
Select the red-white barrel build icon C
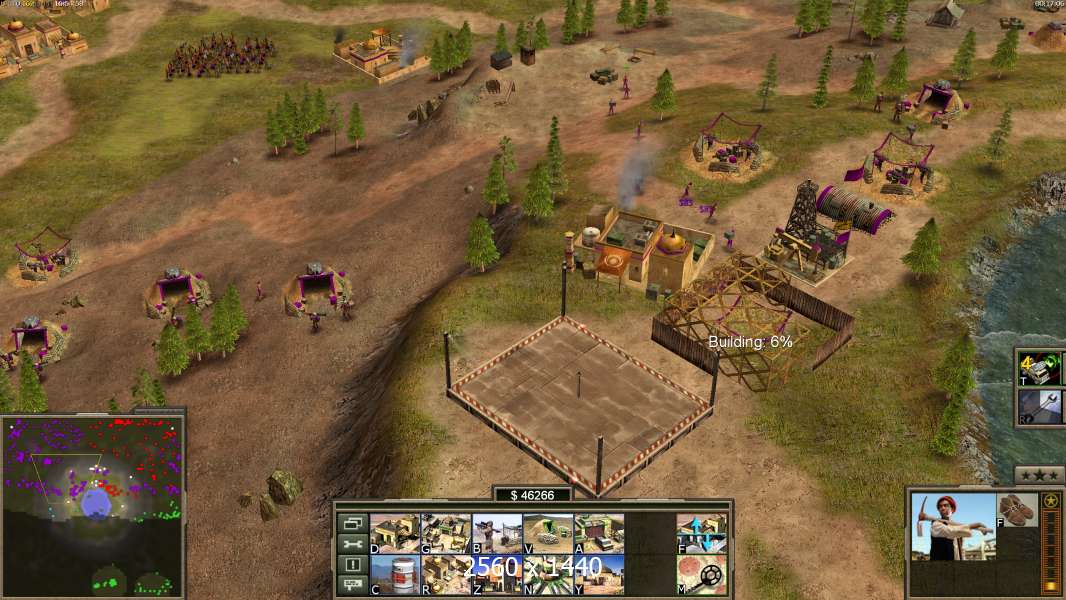pyautogui.click(x=395, y=574)
